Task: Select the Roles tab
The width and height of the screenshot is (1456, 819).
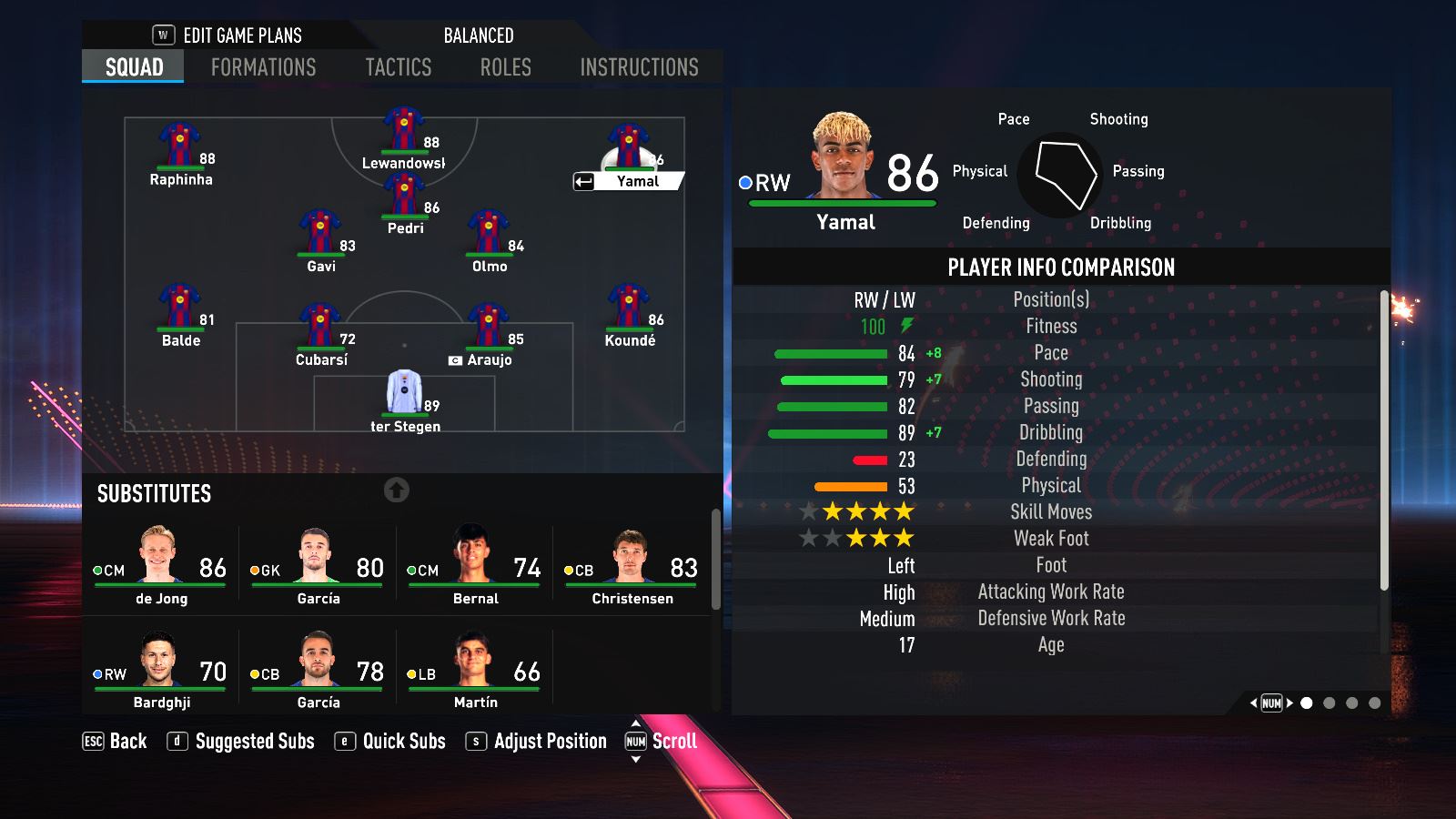Action: (x=505, y=67)
